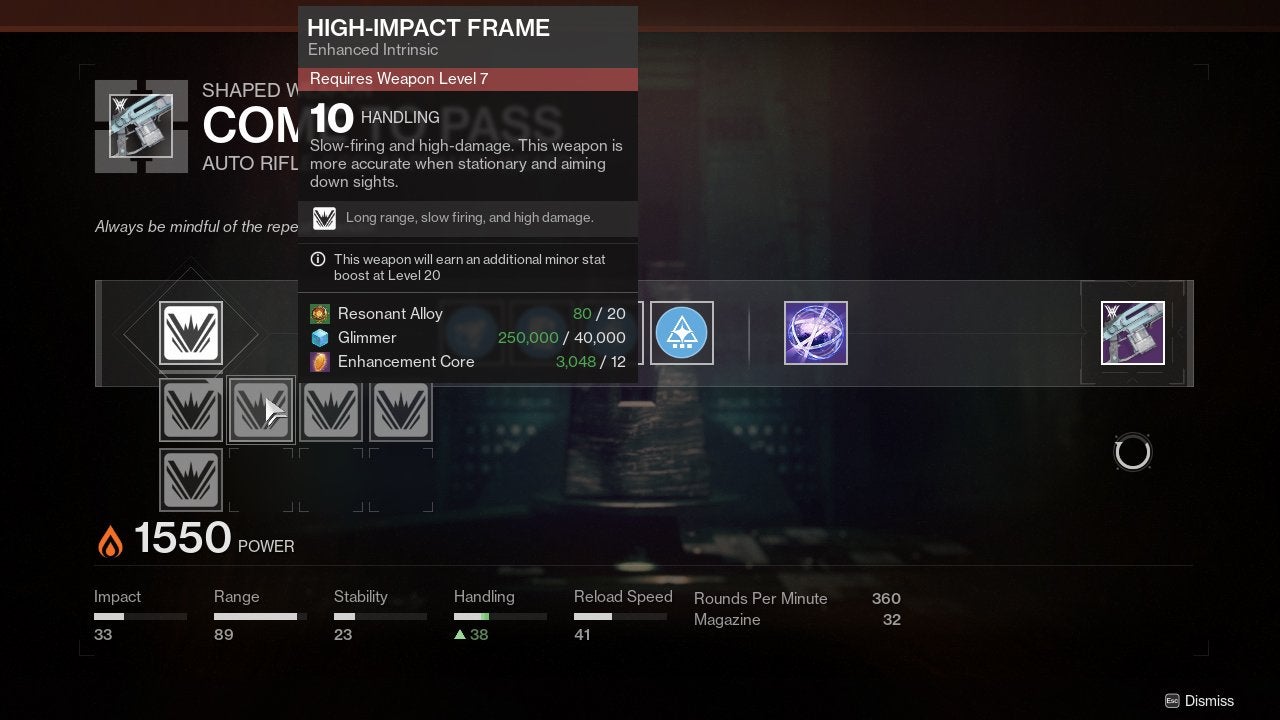The width and height of the screenshot is (1280, 720).
Task: Open the empty rightmost dashed perk slot
Action: [401, 480]
